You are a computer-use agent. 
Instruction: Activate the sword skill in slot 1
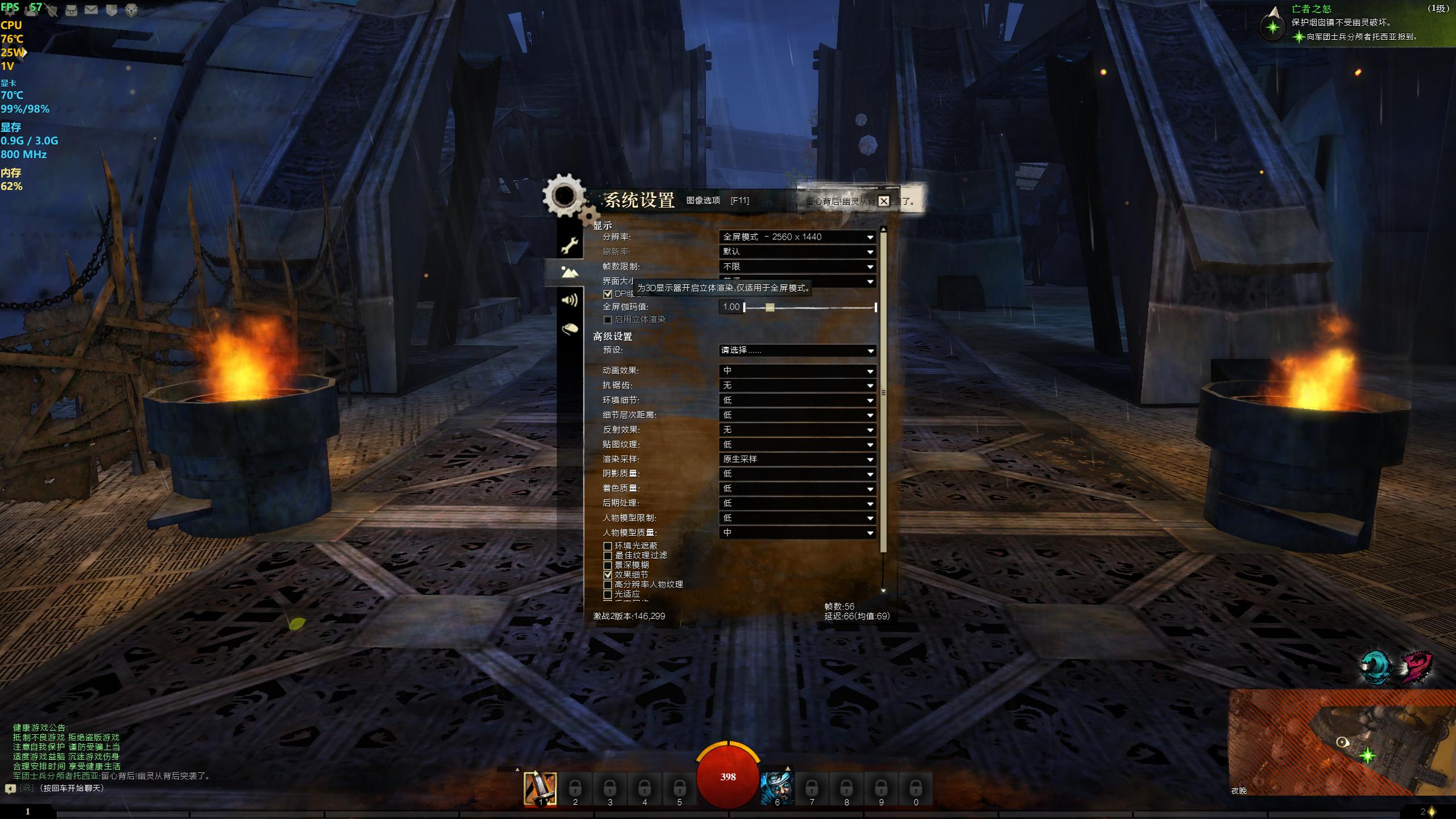pos(540,788)
